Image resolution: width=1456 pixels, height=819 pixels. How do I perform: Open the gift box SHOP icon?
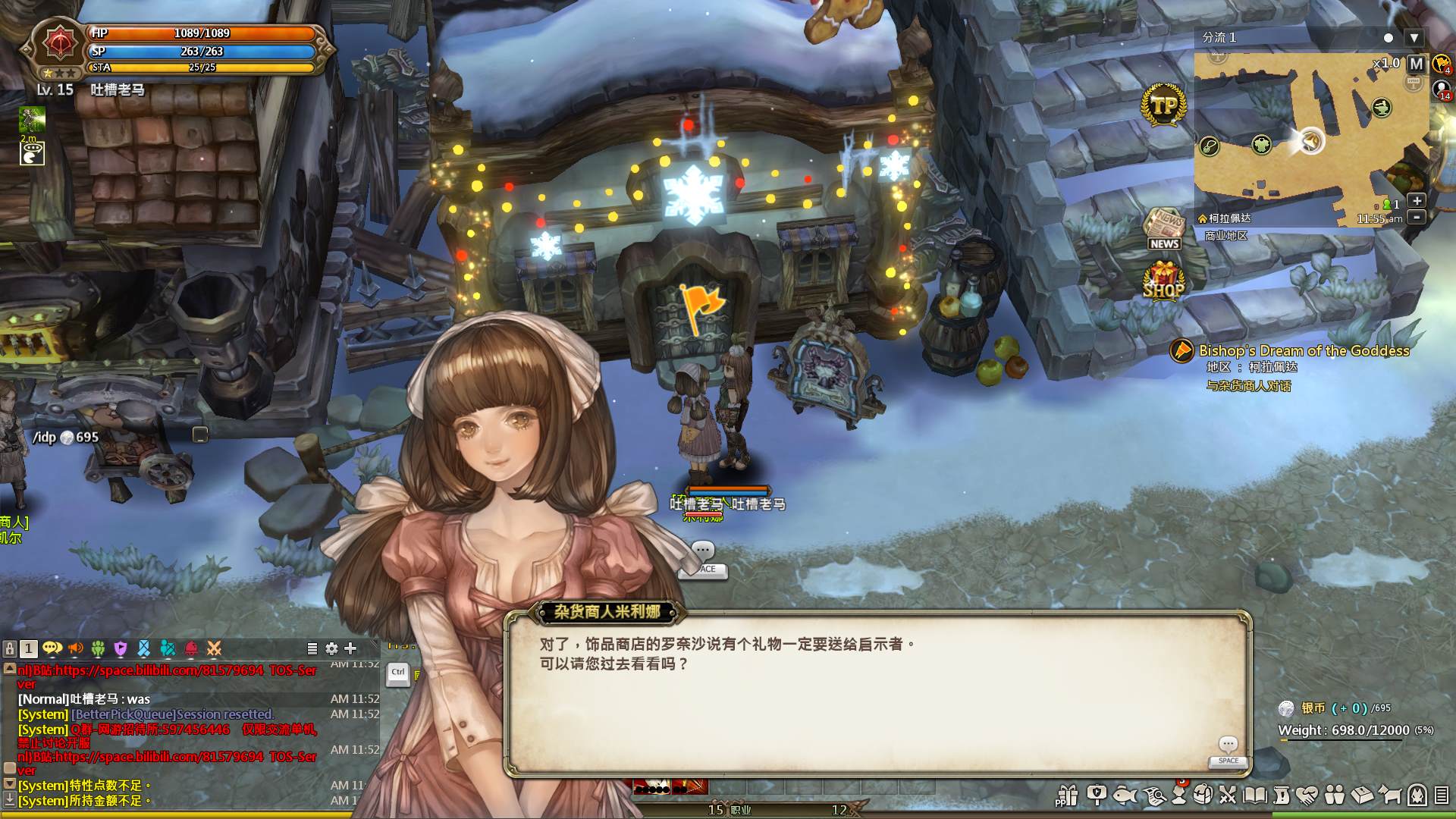tap(1163, 281)
